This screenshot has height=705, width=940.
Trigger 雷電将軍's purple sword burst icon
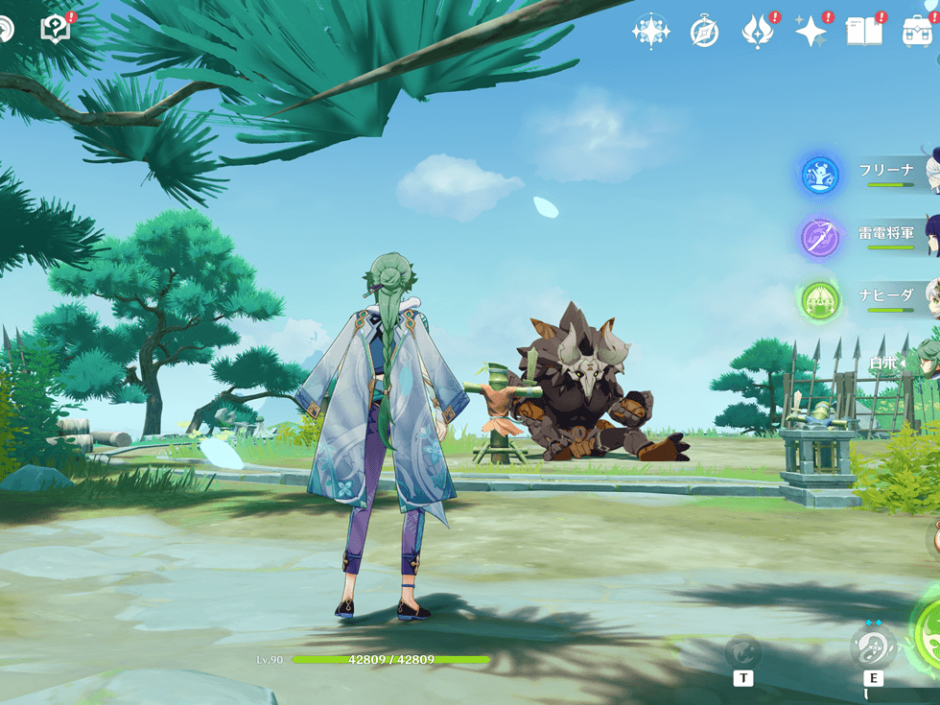pos(820,238)
